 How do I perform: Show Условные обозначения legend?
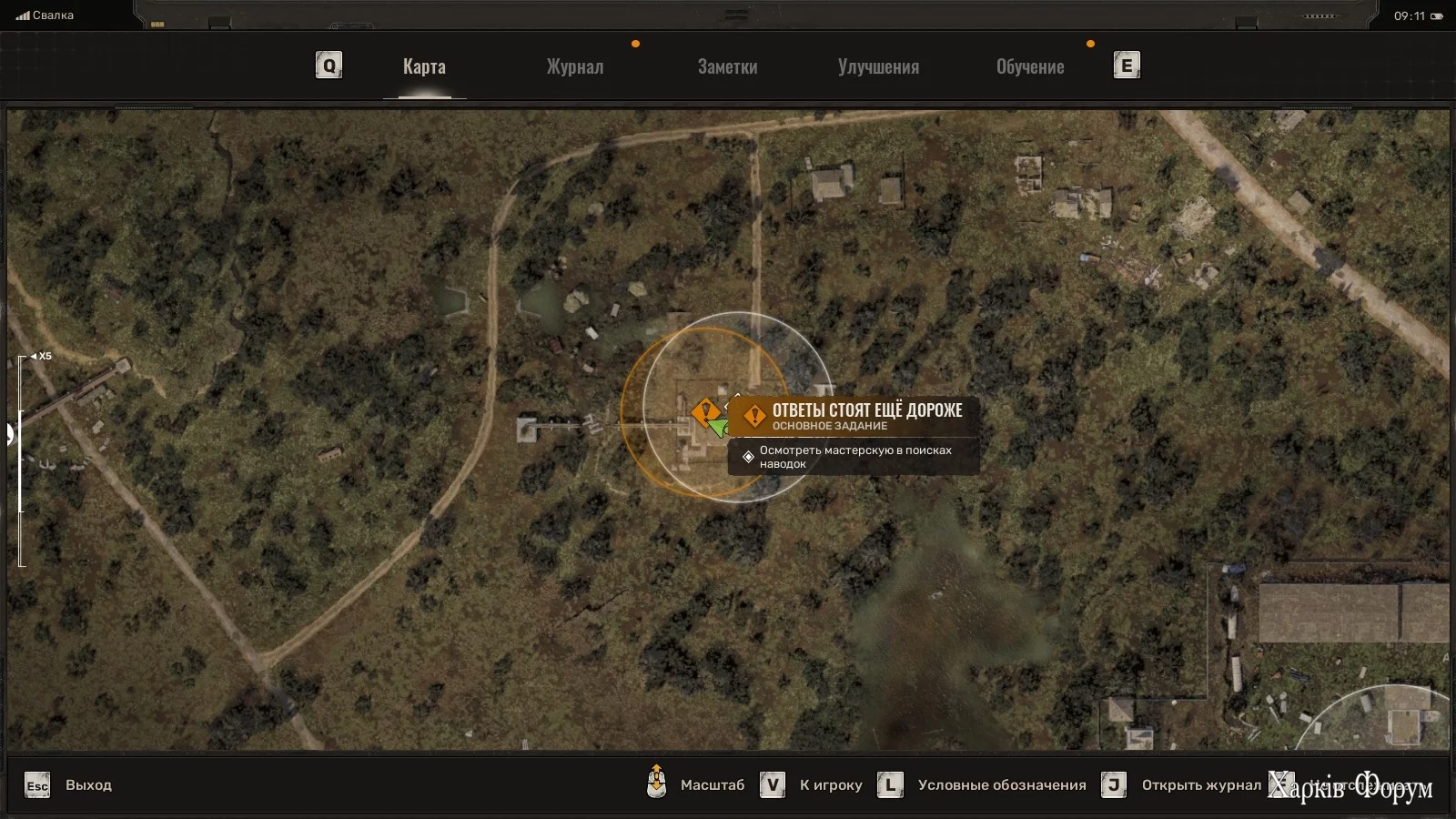click(x=1001, y=785)
